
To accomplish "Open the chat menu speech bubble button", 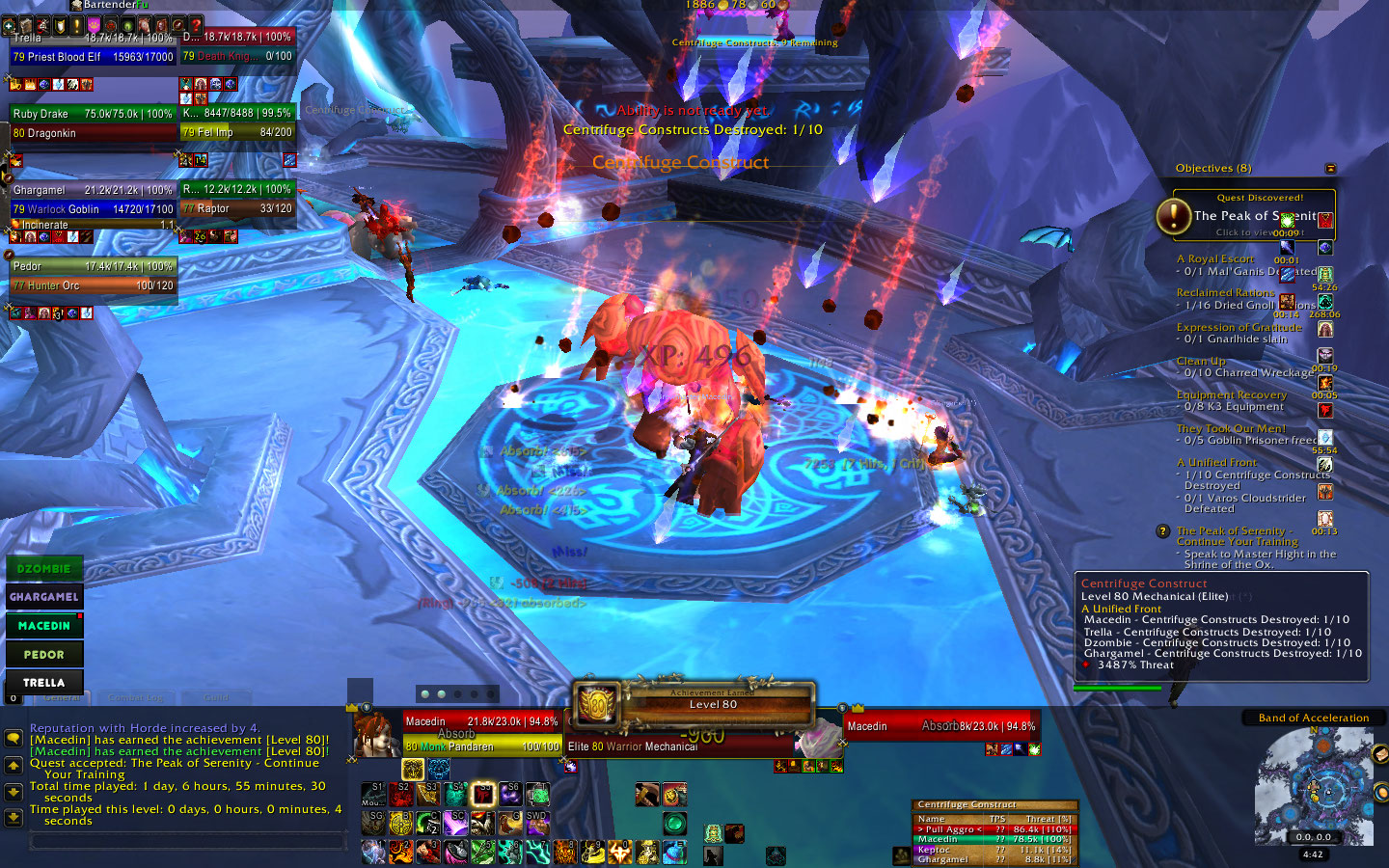I will pyautogui.click(x=14, y=738).
